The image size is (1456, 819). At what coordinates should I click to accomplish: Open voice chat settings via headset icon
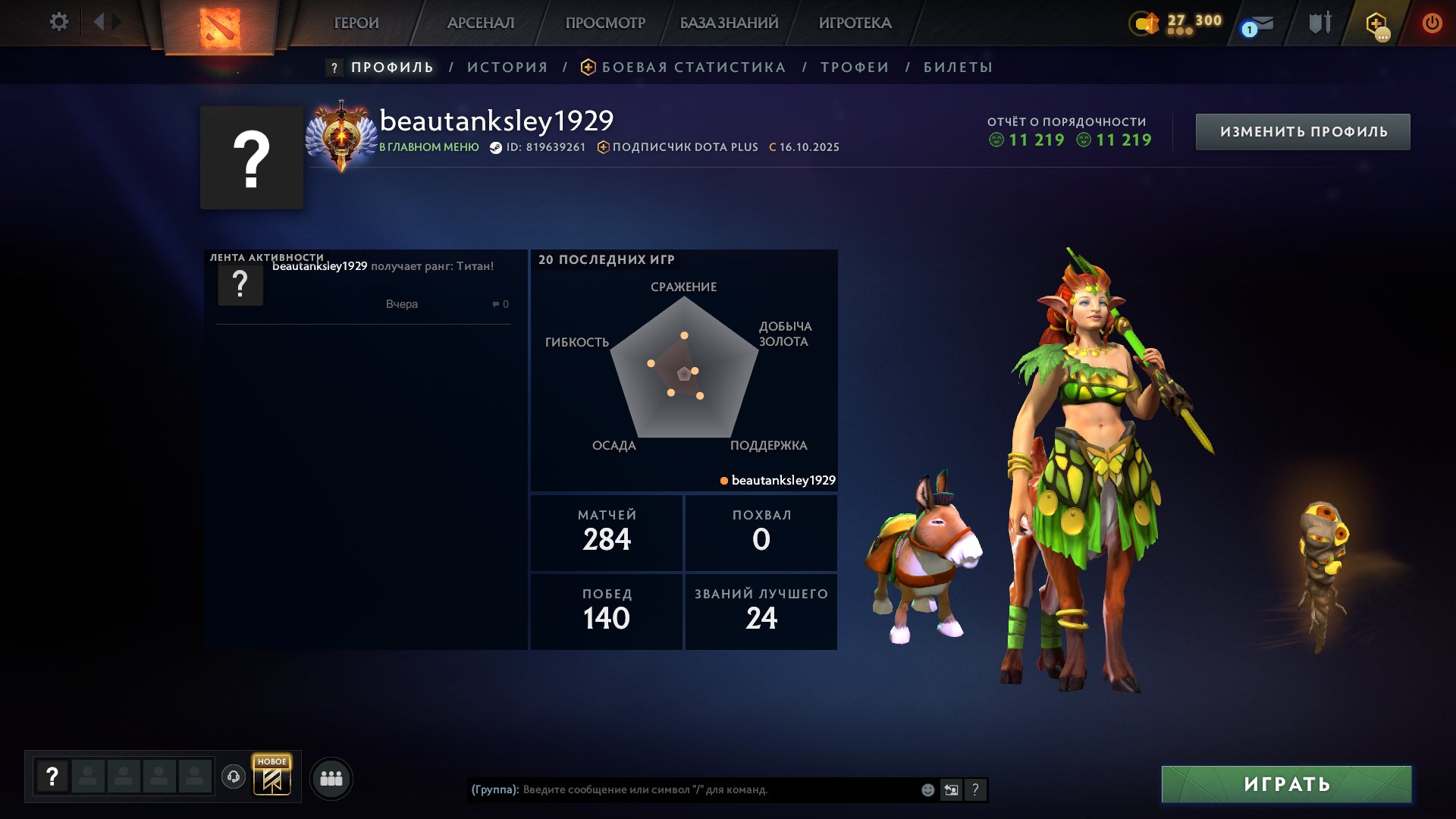point(234,777)
